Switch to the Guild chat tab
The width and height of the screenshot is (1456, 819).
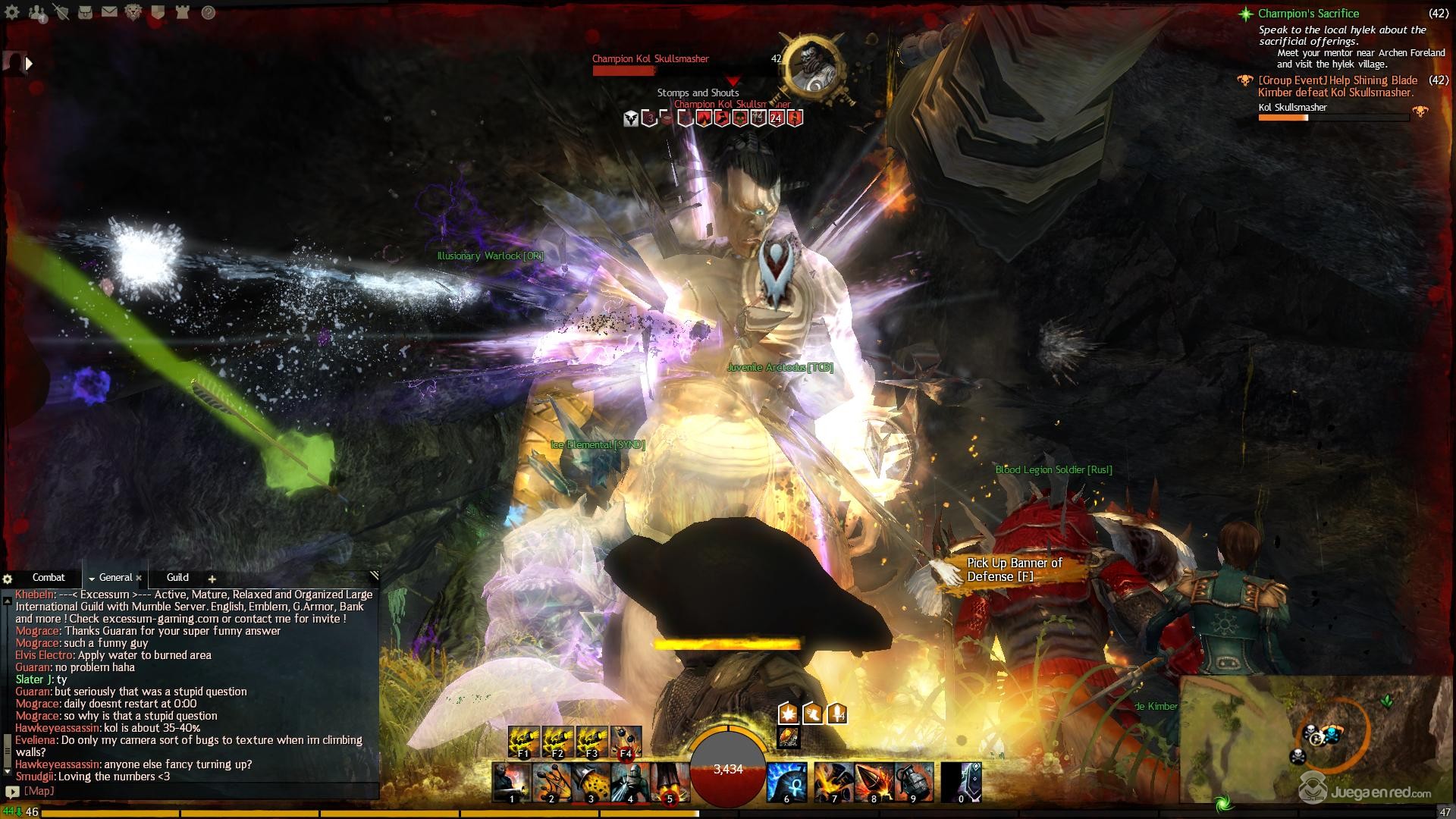click(177, 578)
